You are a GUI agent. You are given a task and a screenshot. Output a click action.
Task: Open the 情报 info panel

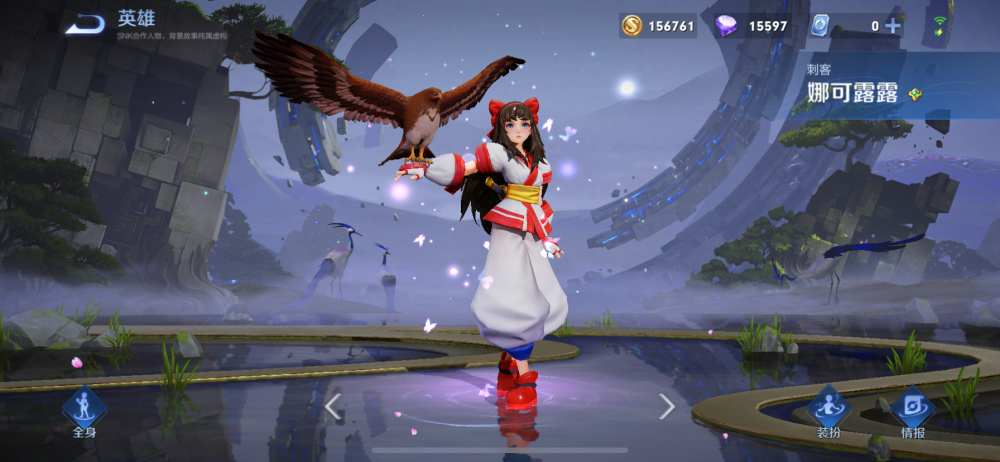click(x=912, y=411)
